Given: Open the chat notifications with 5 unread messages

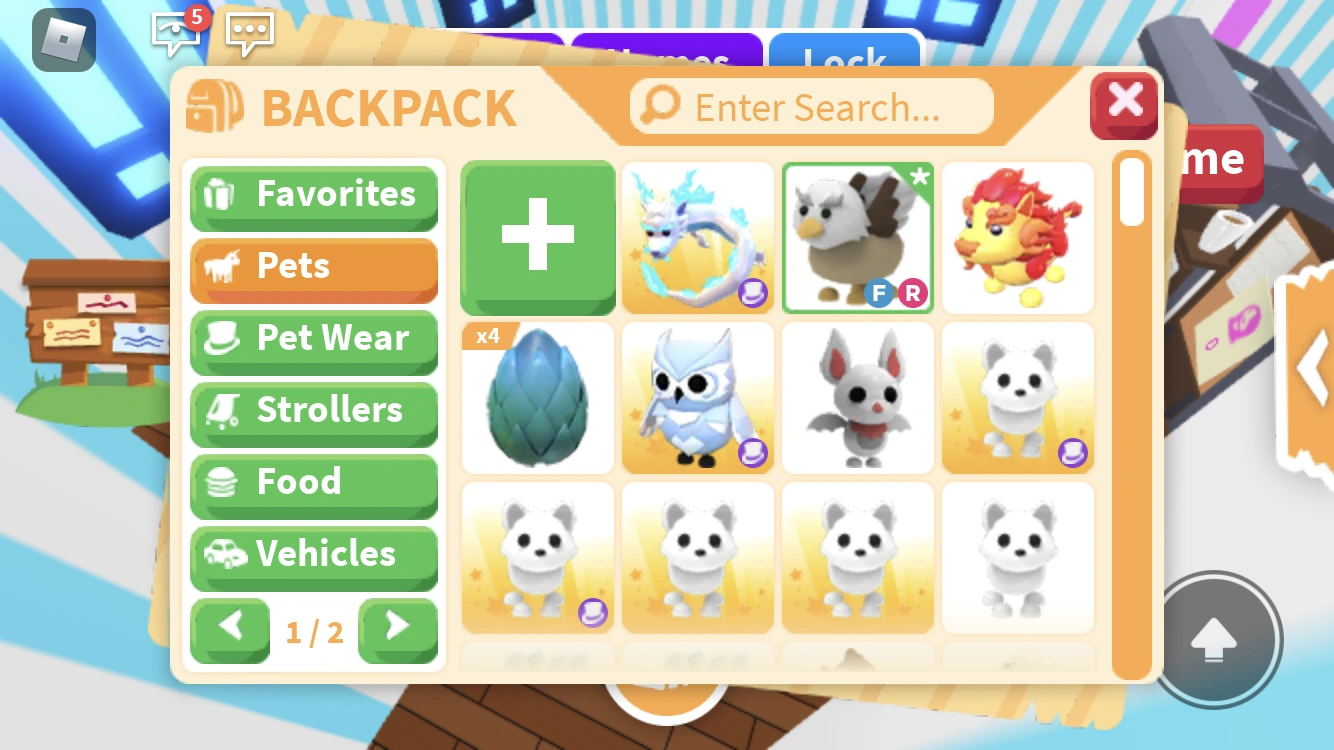Looking at the screenshot, I should [176, 35].
